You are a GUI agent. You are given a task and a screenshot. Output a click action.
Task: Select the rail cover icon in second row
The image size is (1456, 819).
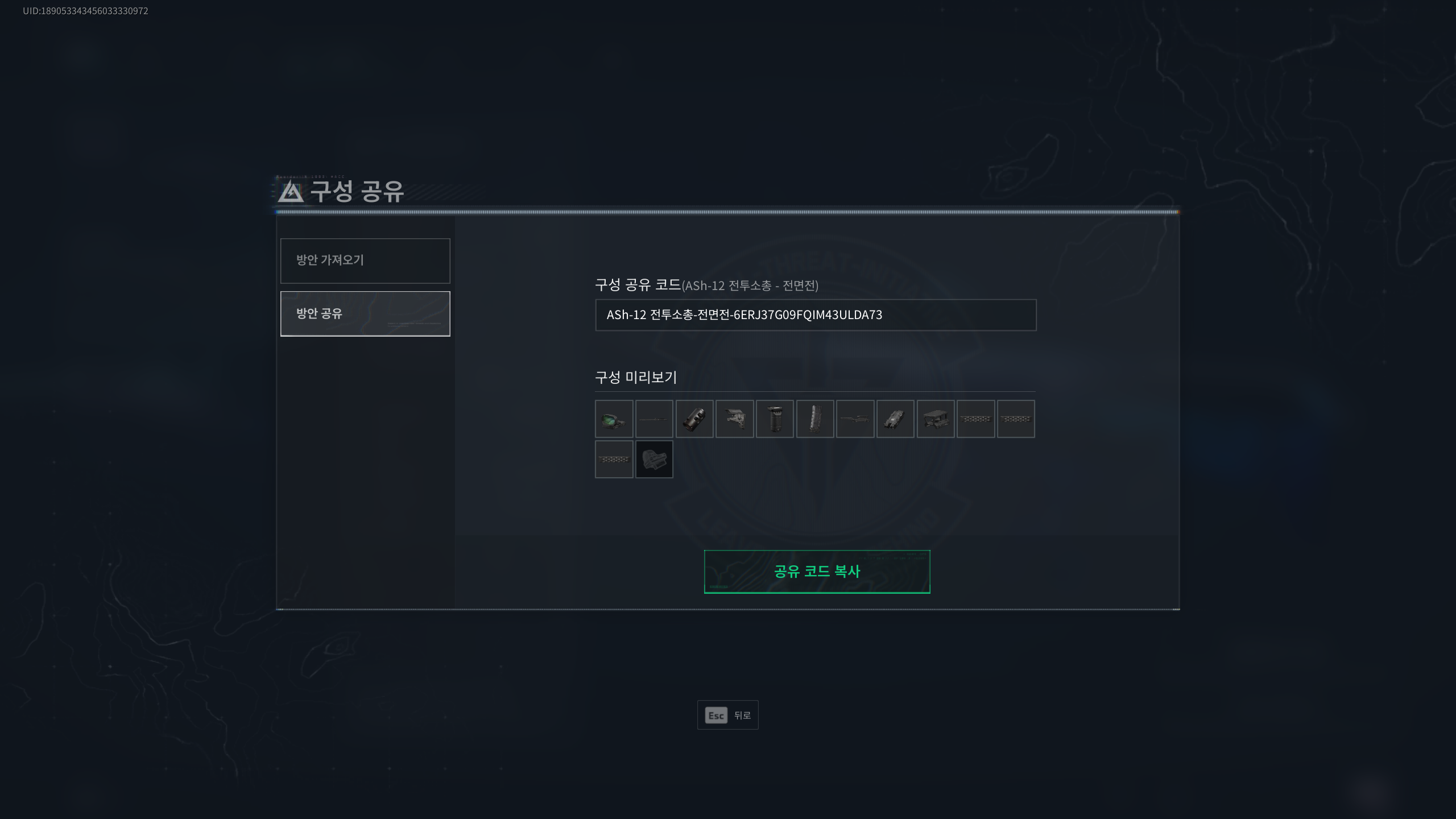(614, 460)
